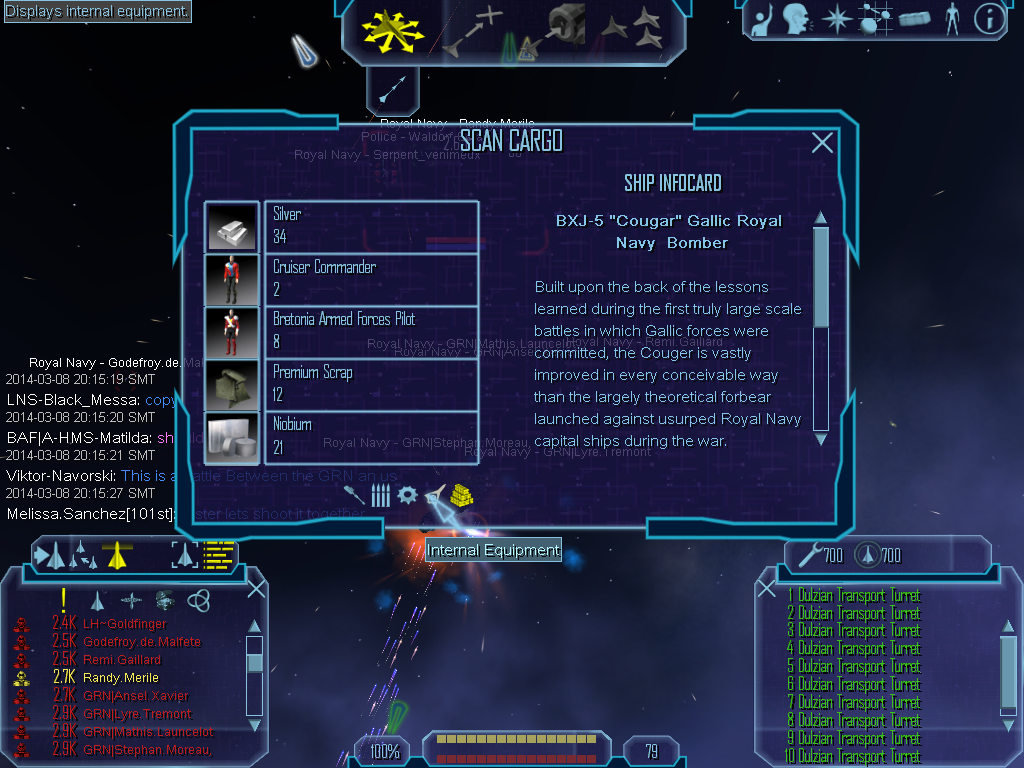
Task: Show ammunition with the bullets icon
Action: point(380,494)
